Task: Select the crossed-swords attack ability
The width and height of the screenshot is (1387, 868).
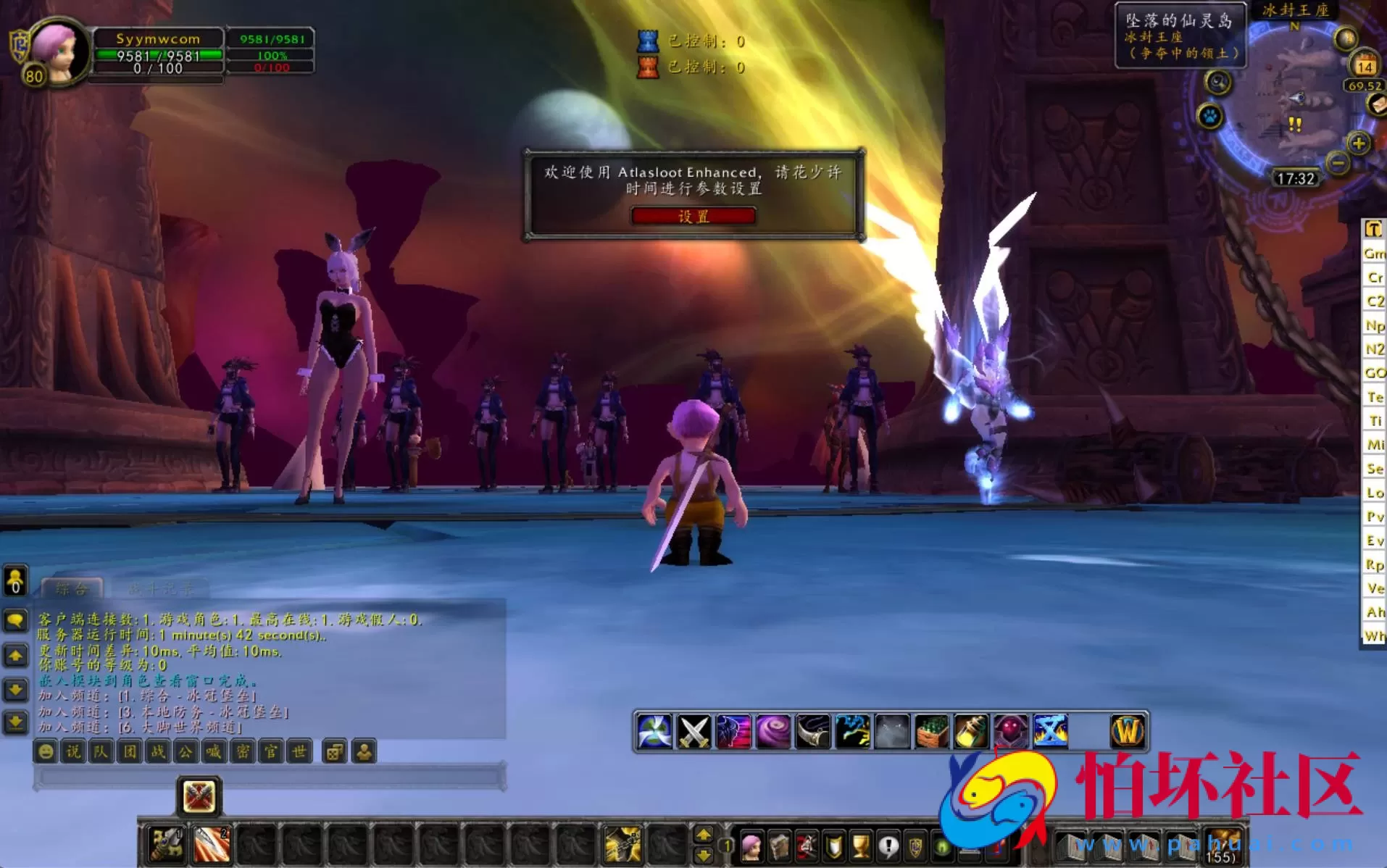Action: [x=695, y=732]
